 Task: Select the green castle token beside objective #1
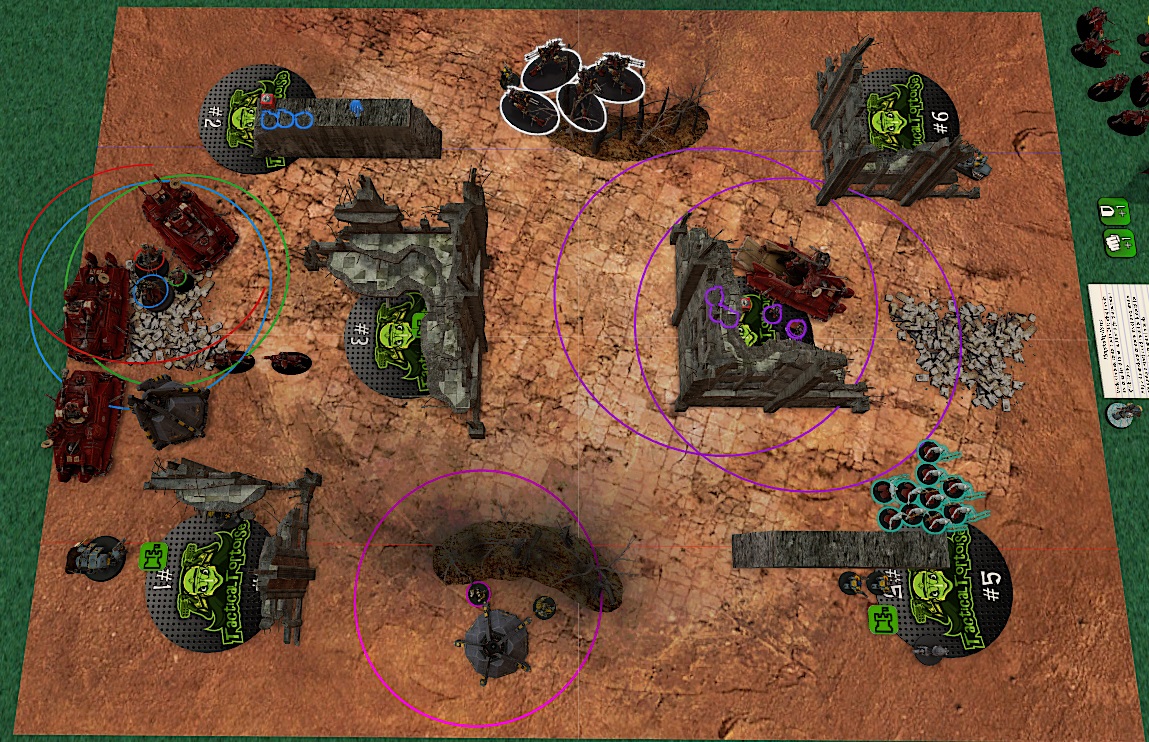(x=152, y=556)
